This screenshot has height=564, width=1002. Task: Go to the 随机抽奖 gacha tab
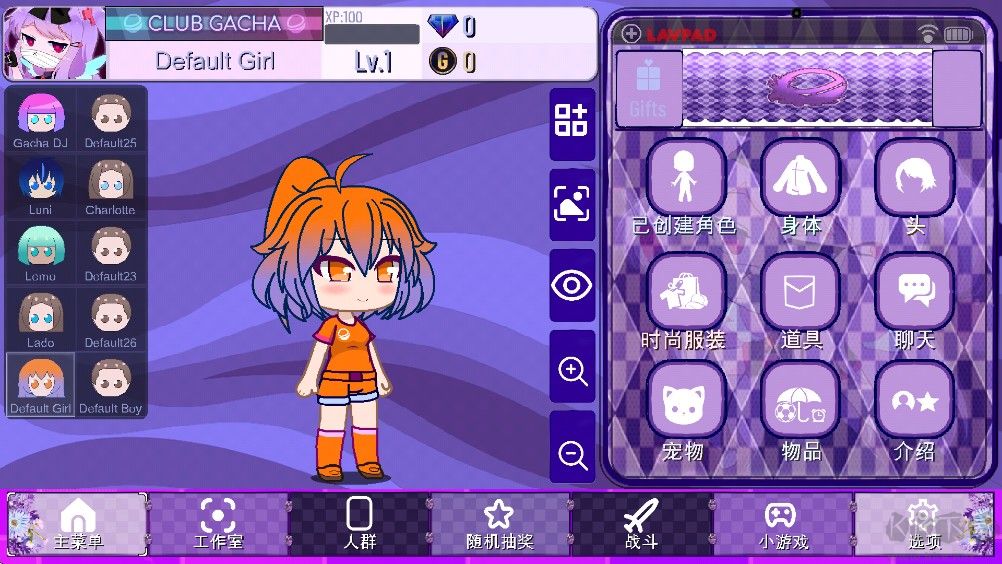pyautogui.click(x=499, y=523)
